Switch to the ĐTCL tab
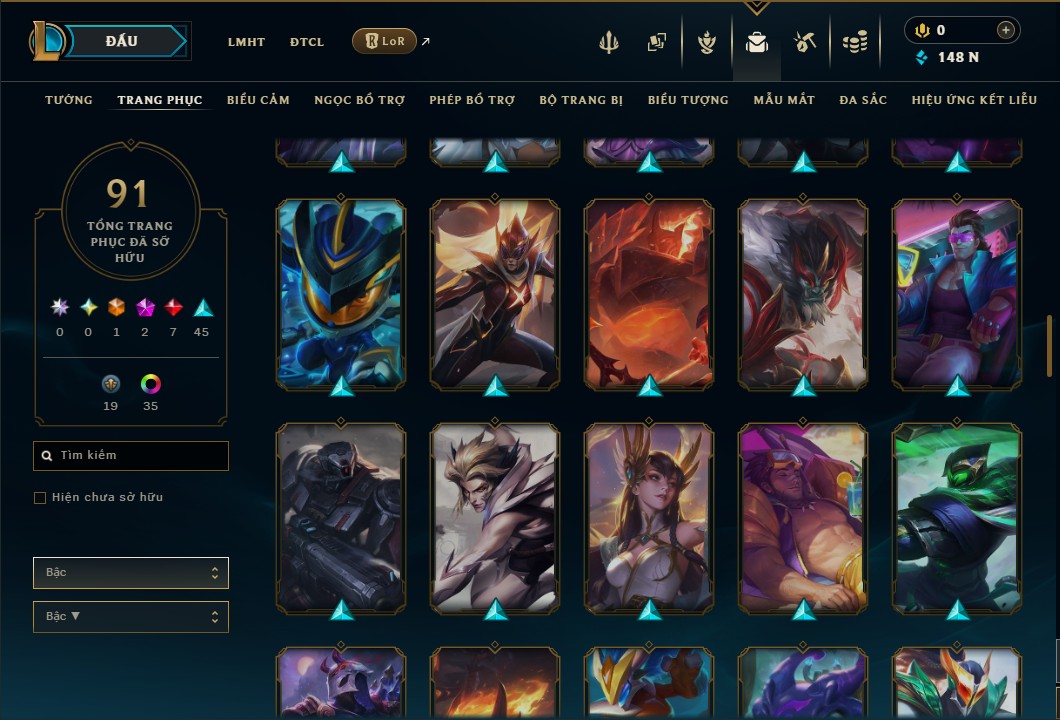 point(307,42)
